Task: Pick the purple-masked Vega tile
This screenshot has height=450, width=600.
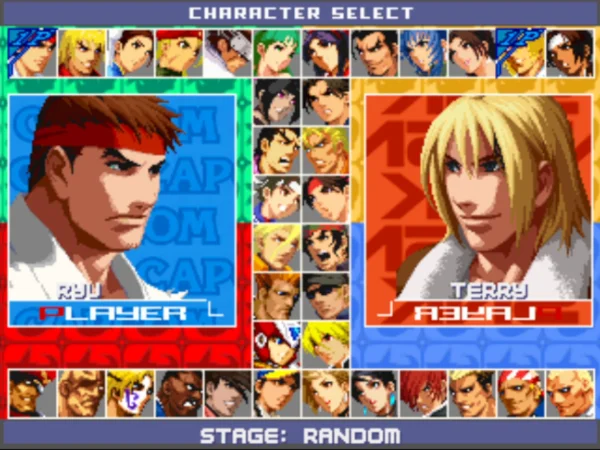Action: [x=130, y=393]
